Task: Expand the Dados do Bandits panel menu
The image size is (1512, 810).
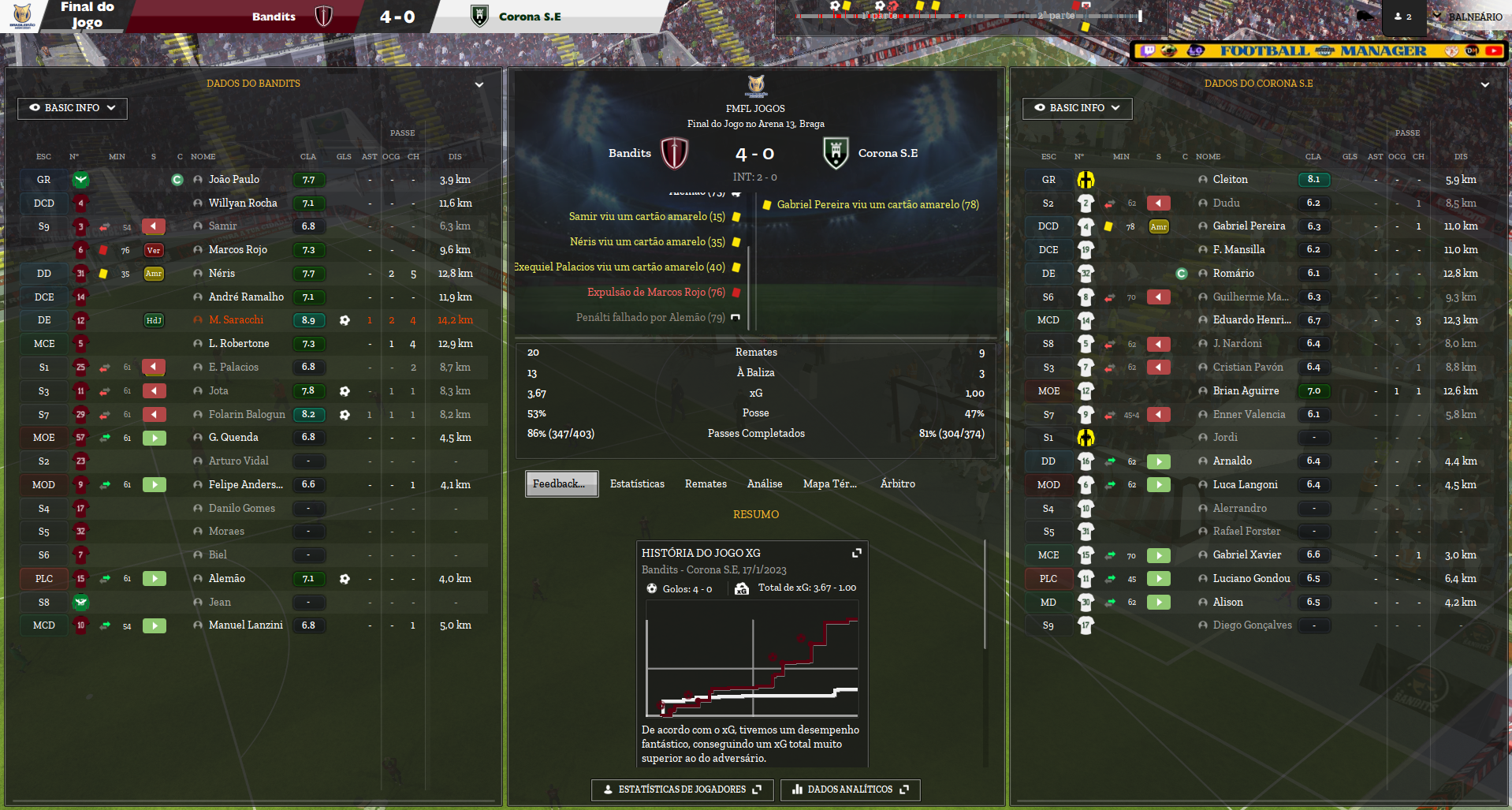Action: point(479,84)
